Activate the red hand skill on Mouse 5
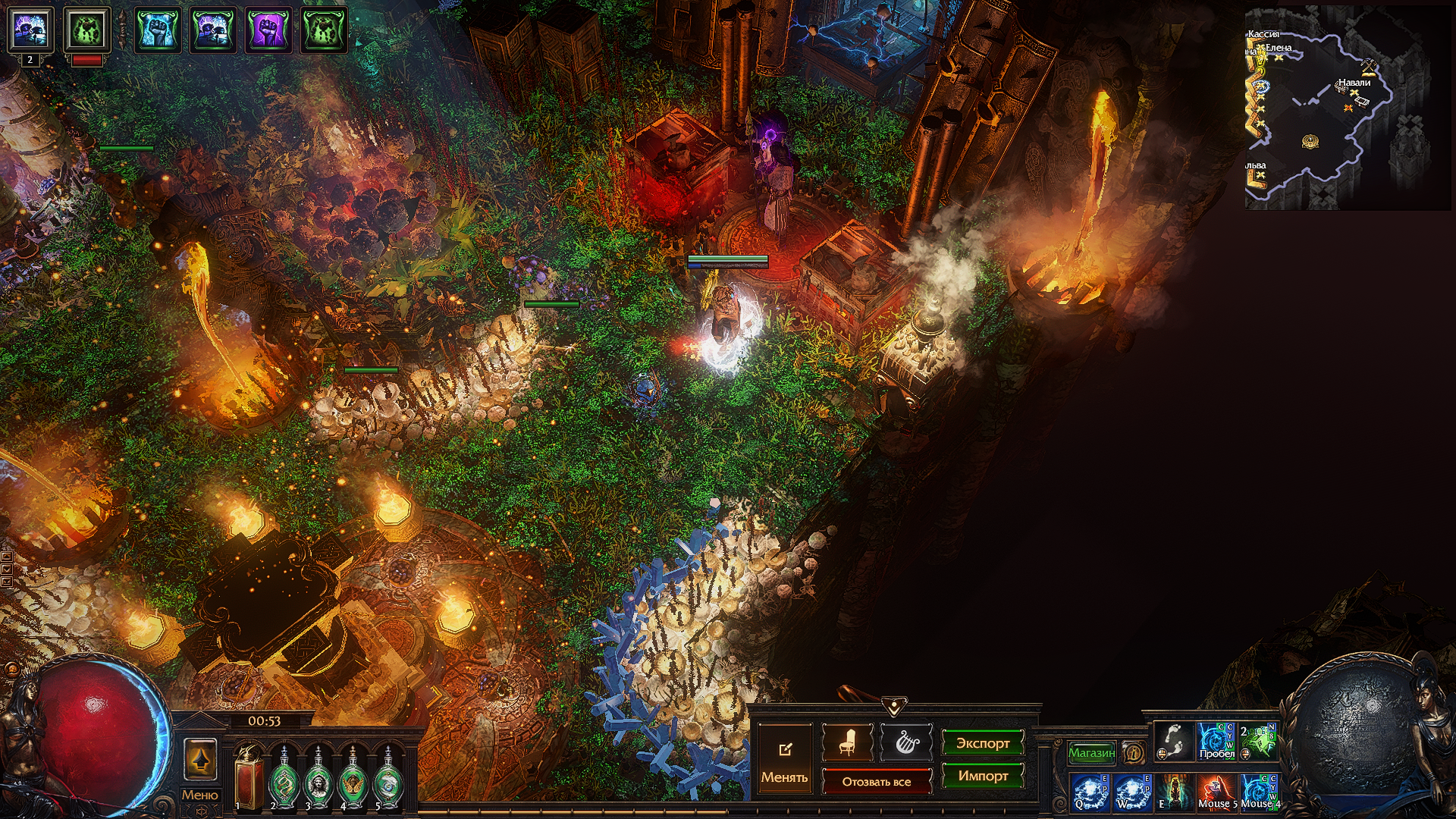This screenshot has width=1456, height=819. click(x=1216, y=792)
